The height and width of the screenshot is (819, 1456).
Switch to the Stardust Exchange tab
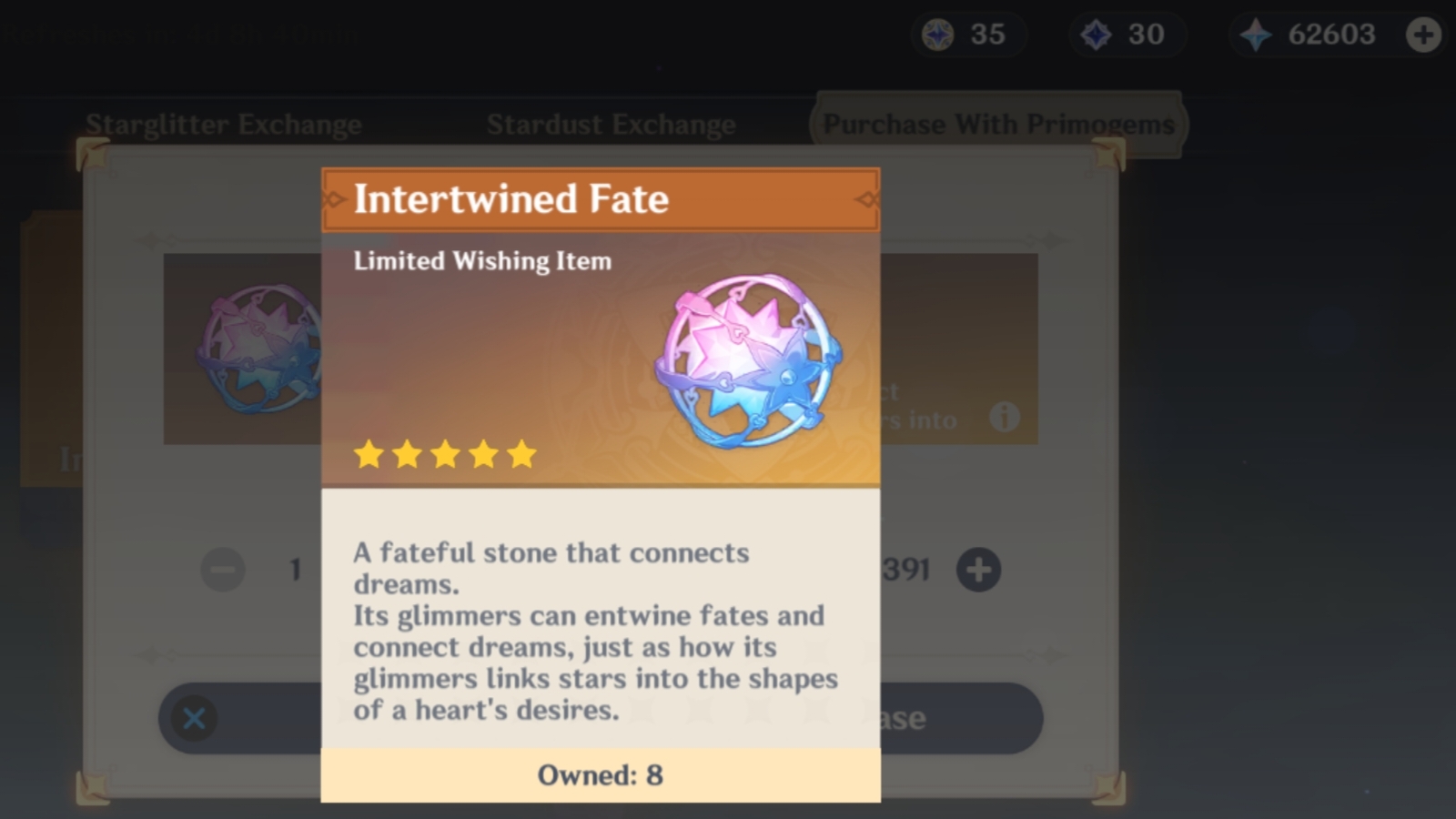coord(612,125)
